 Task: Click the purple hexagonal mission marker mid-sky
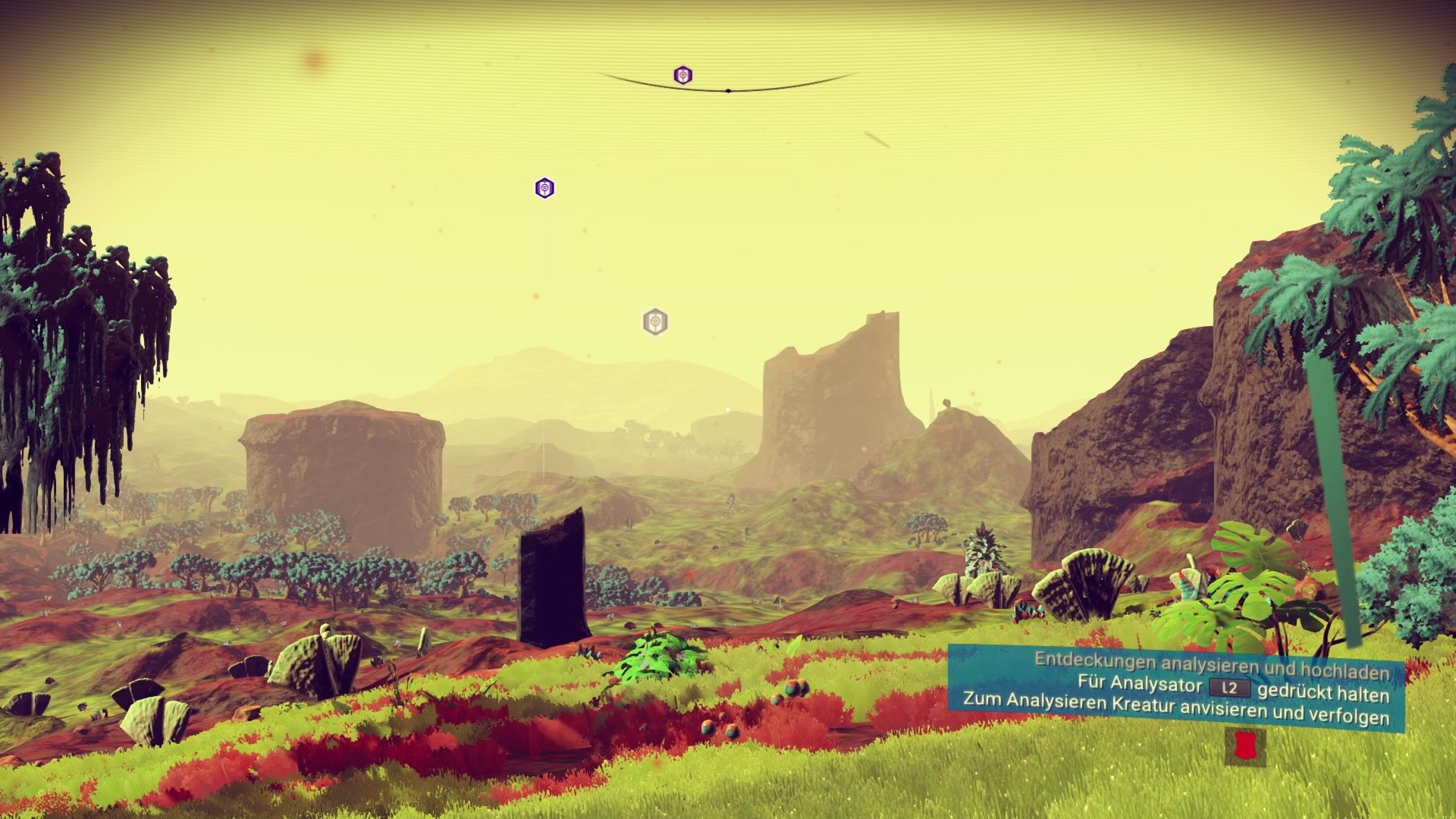pos(543,187)
